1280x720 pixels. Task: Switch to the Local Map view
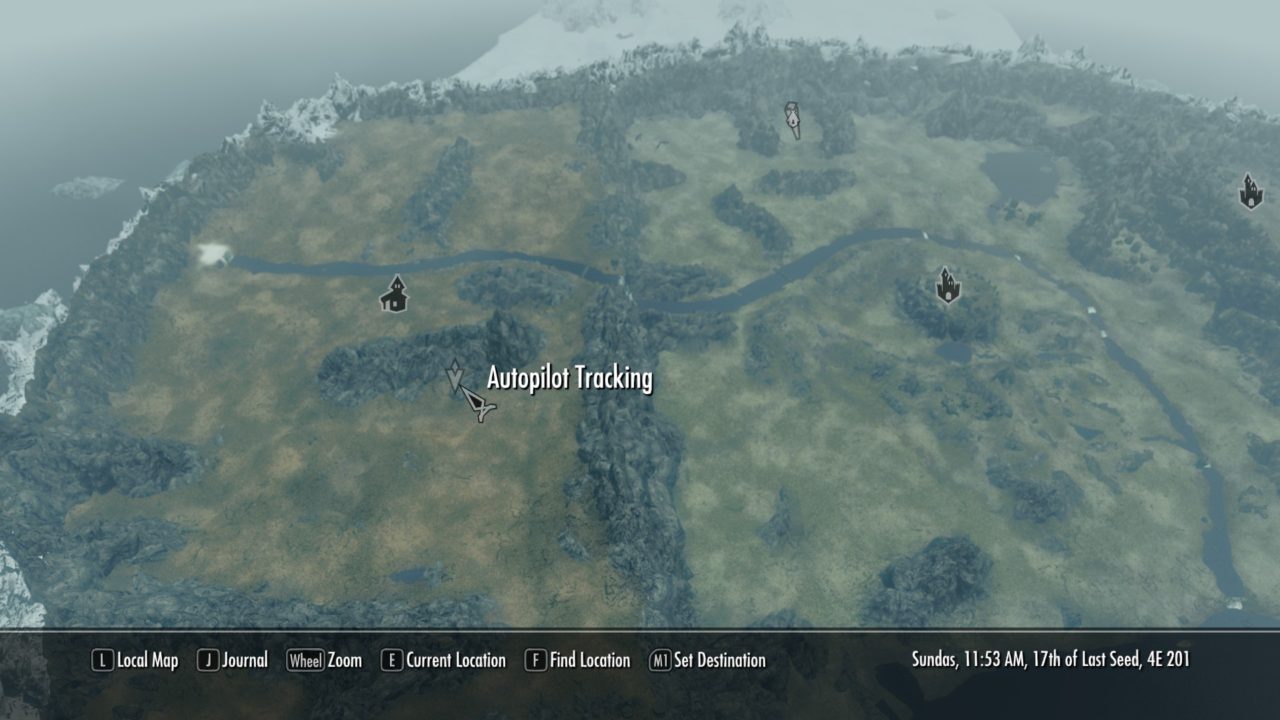point(148,661)
